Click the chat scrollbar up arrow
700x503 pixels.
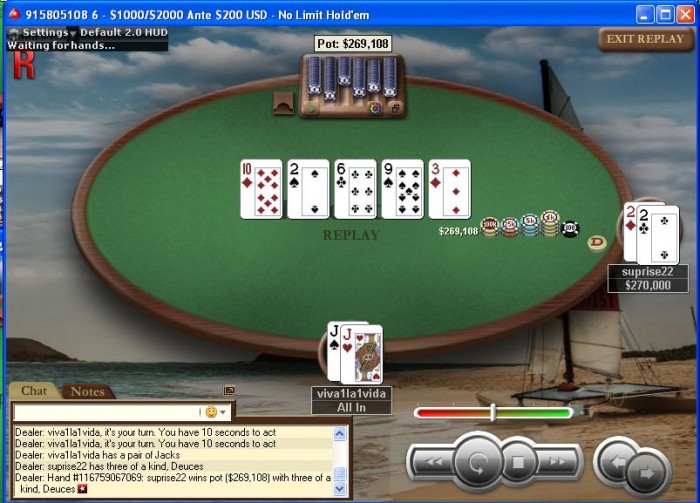click(341, 431)
